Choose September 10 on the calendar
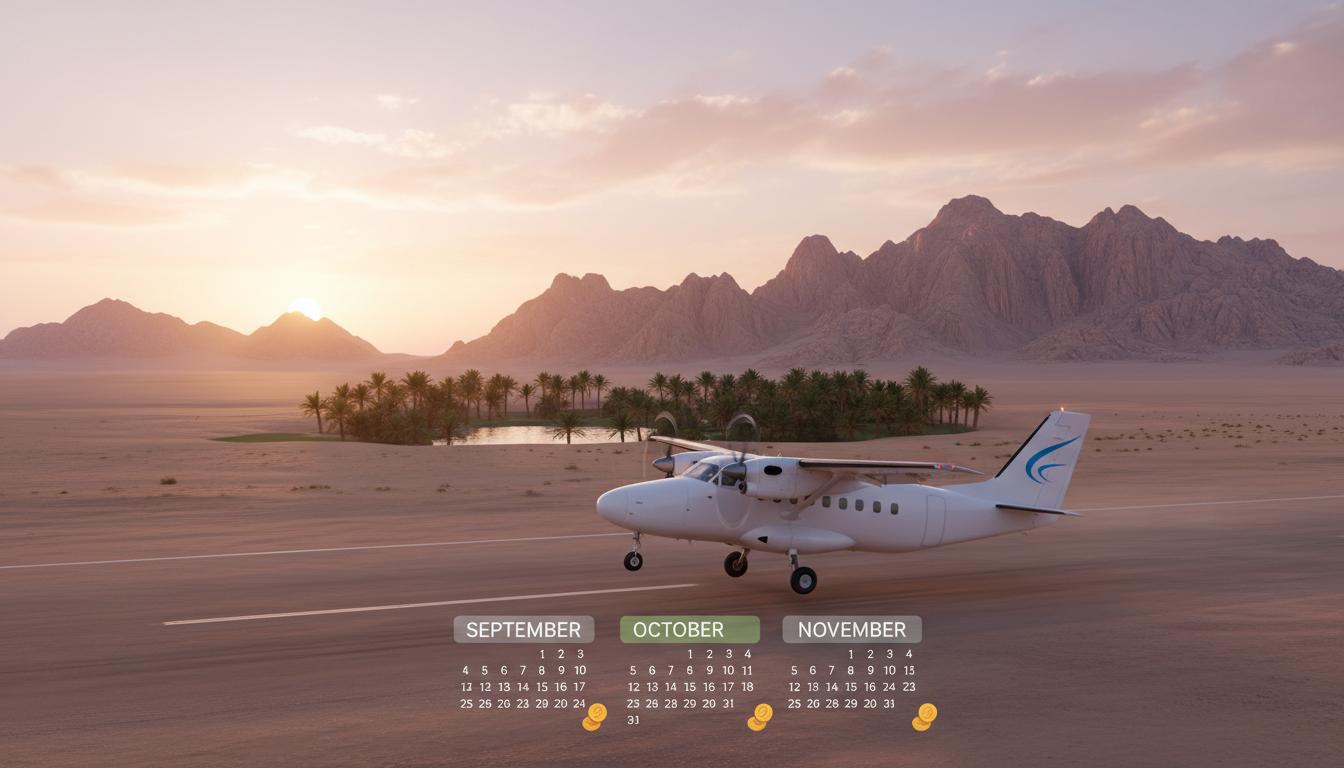This screenshot has height=768, width=1344. tap(580, 671)
